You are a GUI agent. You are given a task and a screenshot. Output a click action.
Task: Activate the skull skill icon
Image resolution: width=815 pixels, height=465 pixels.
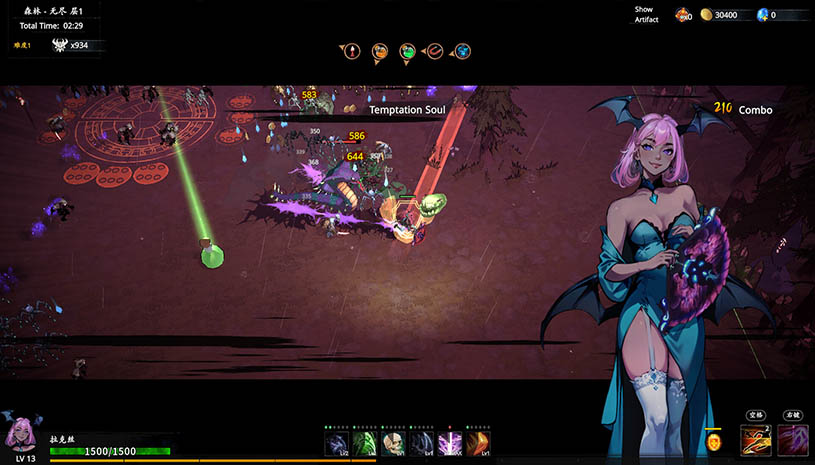393,443
